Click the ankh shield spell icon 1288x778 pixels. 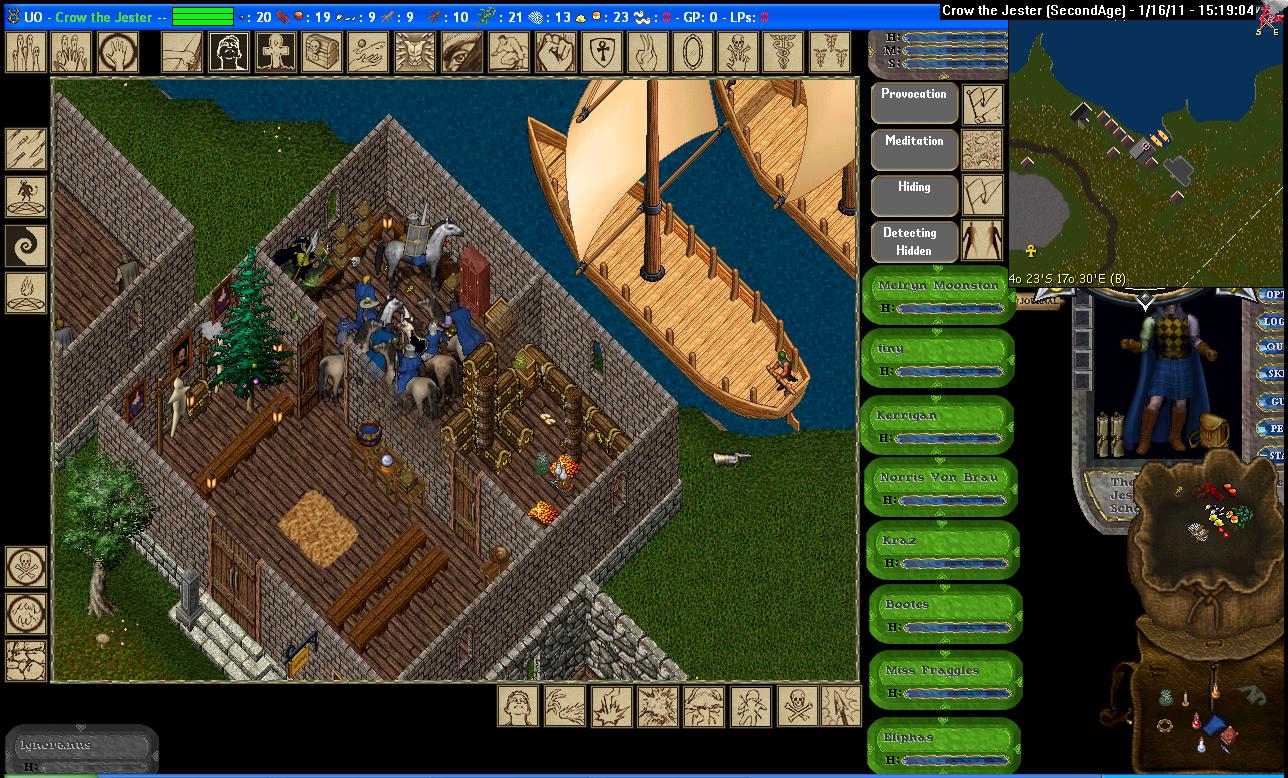tap(600, 52)
